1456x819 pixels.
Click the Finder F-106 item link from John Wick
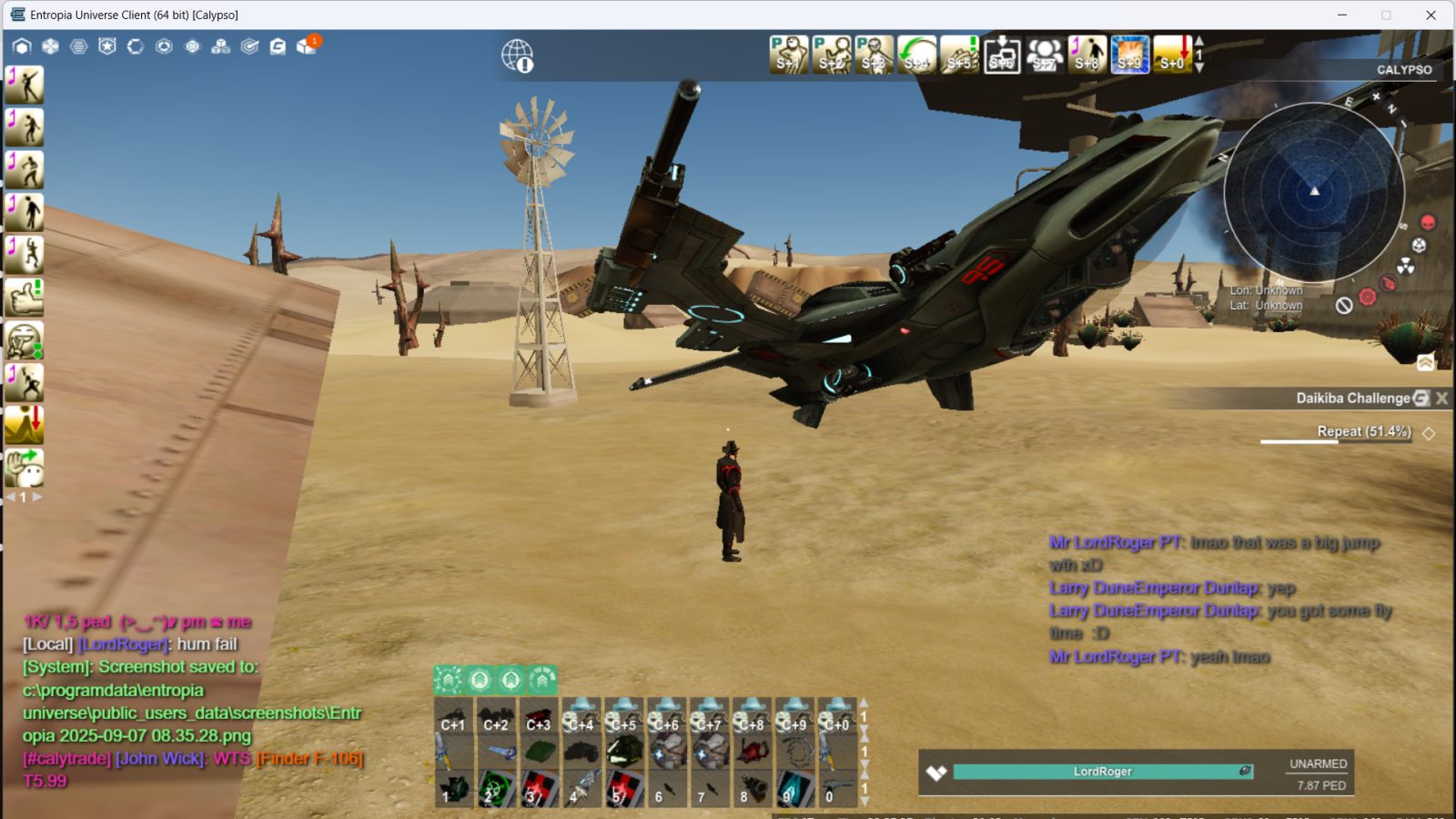point(311,757)
